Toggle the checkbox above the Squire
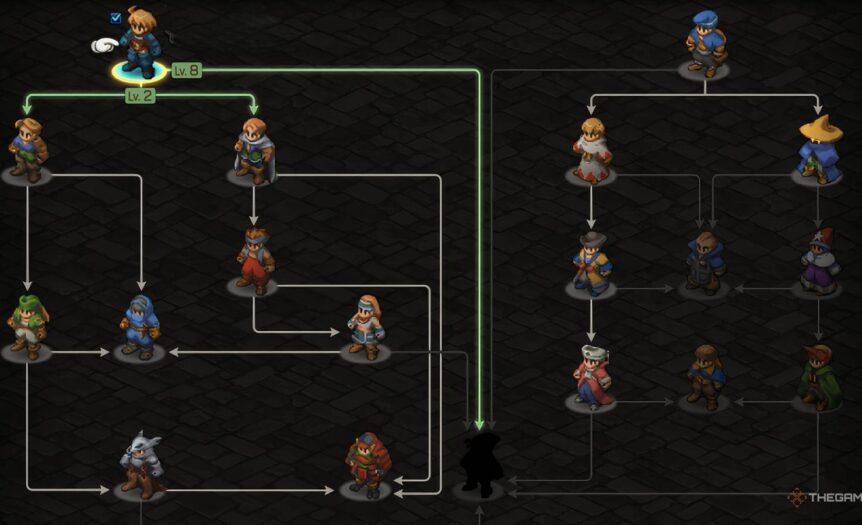This screenshot has height=525, width=862. point(116,17)
